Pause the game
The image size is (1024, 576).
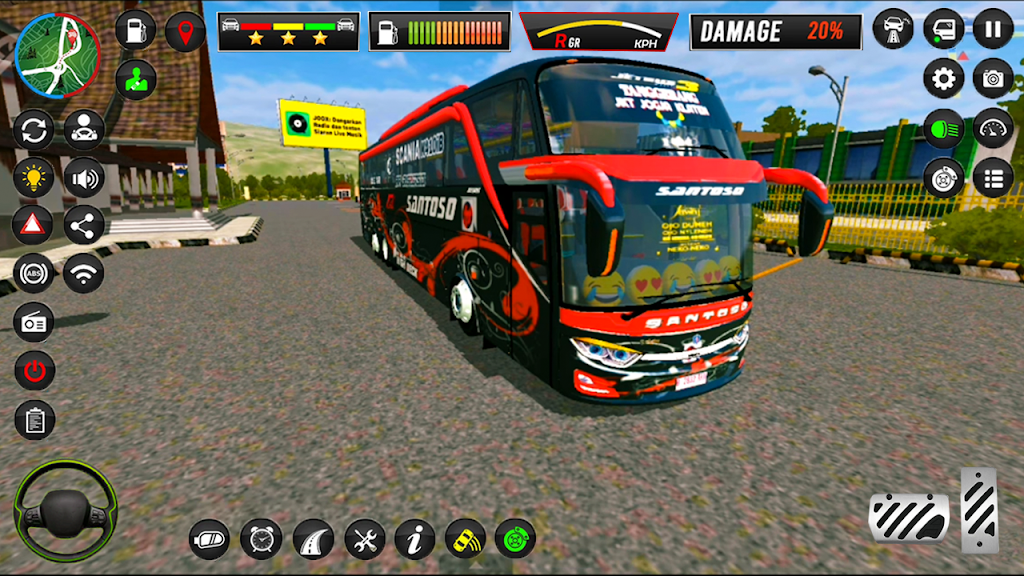coord(993,28)
